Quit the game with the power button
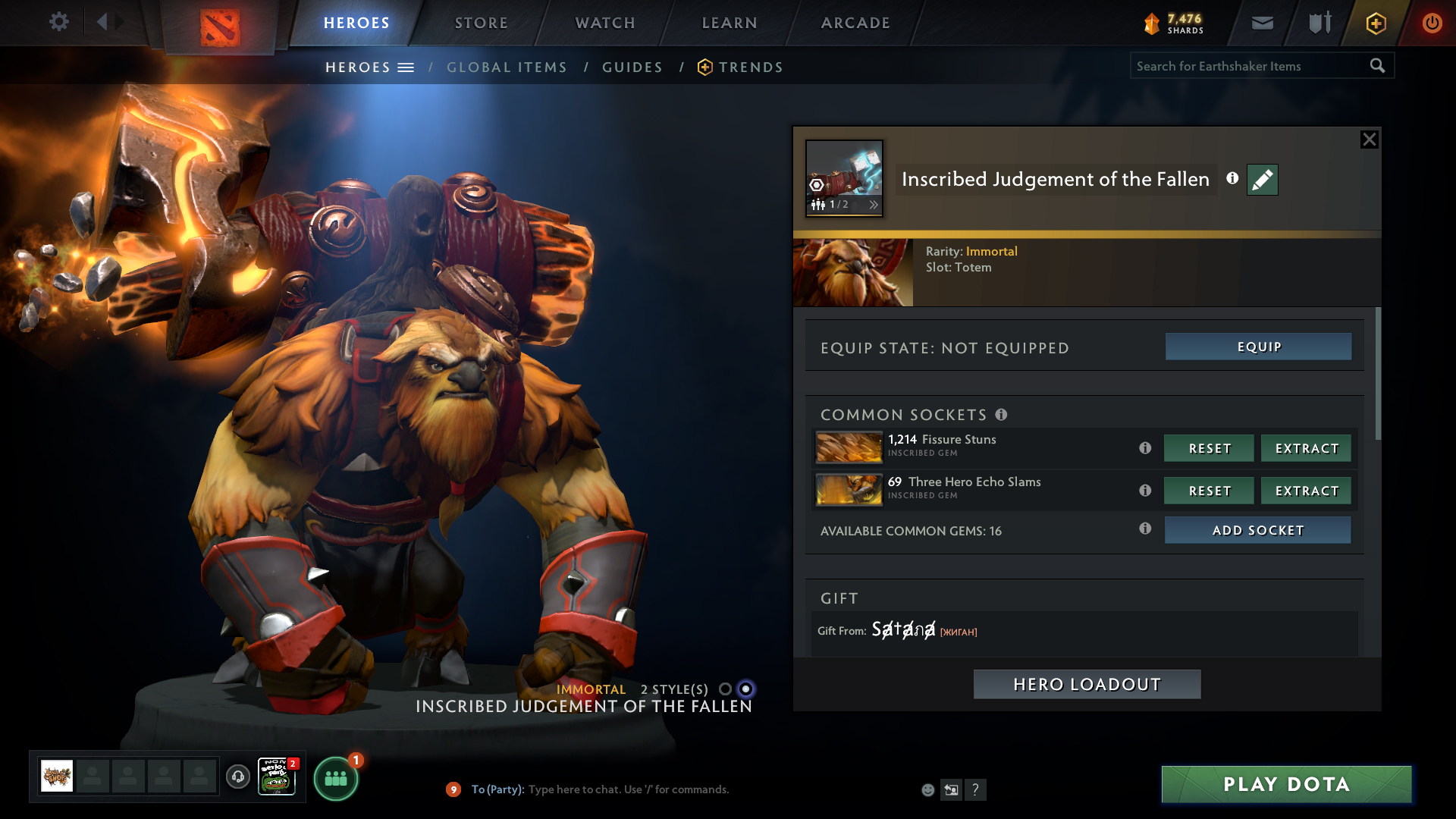 (x=1432, y=23)
